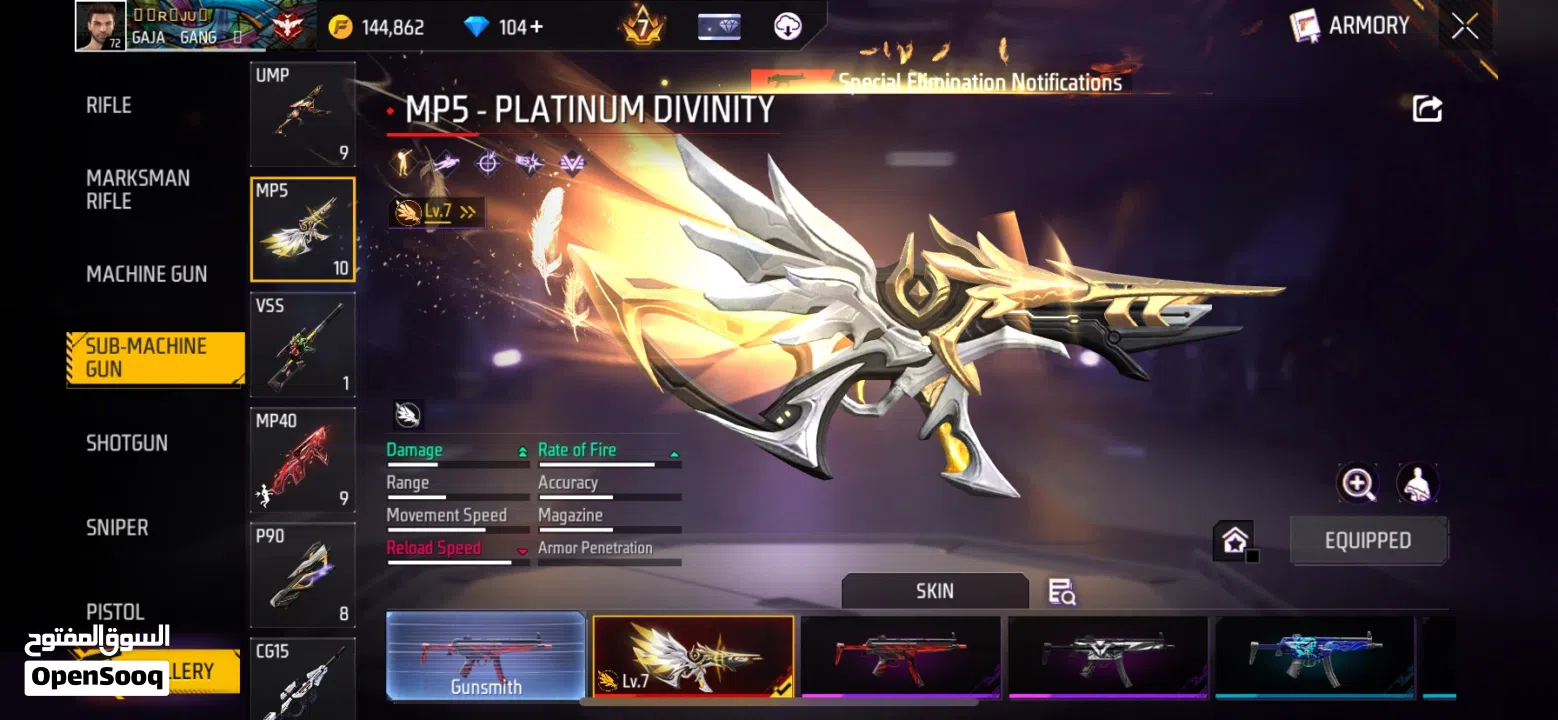Image resolution: width=1558 pixels, height=720 pixels.
Task: Pick the UMP weapon tile
Action: [302, 114]
